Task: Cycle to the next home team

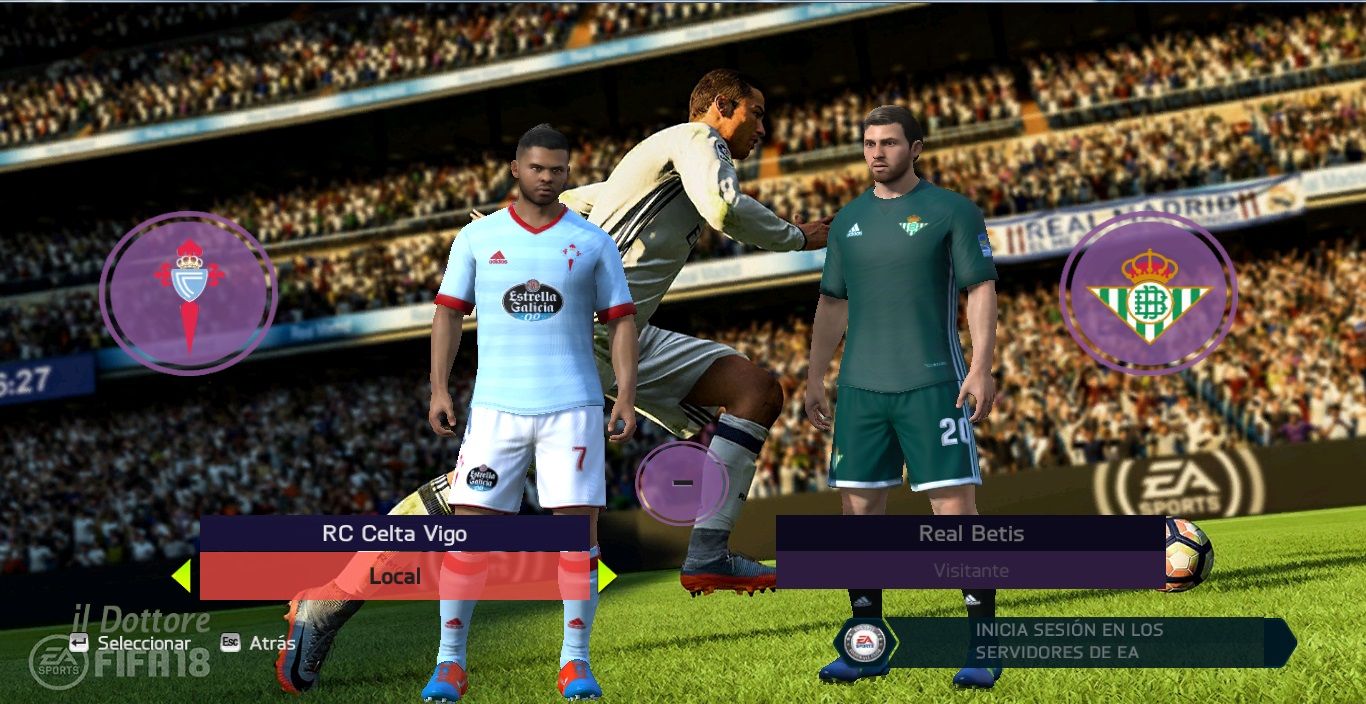Action: (x=606, y=576)
